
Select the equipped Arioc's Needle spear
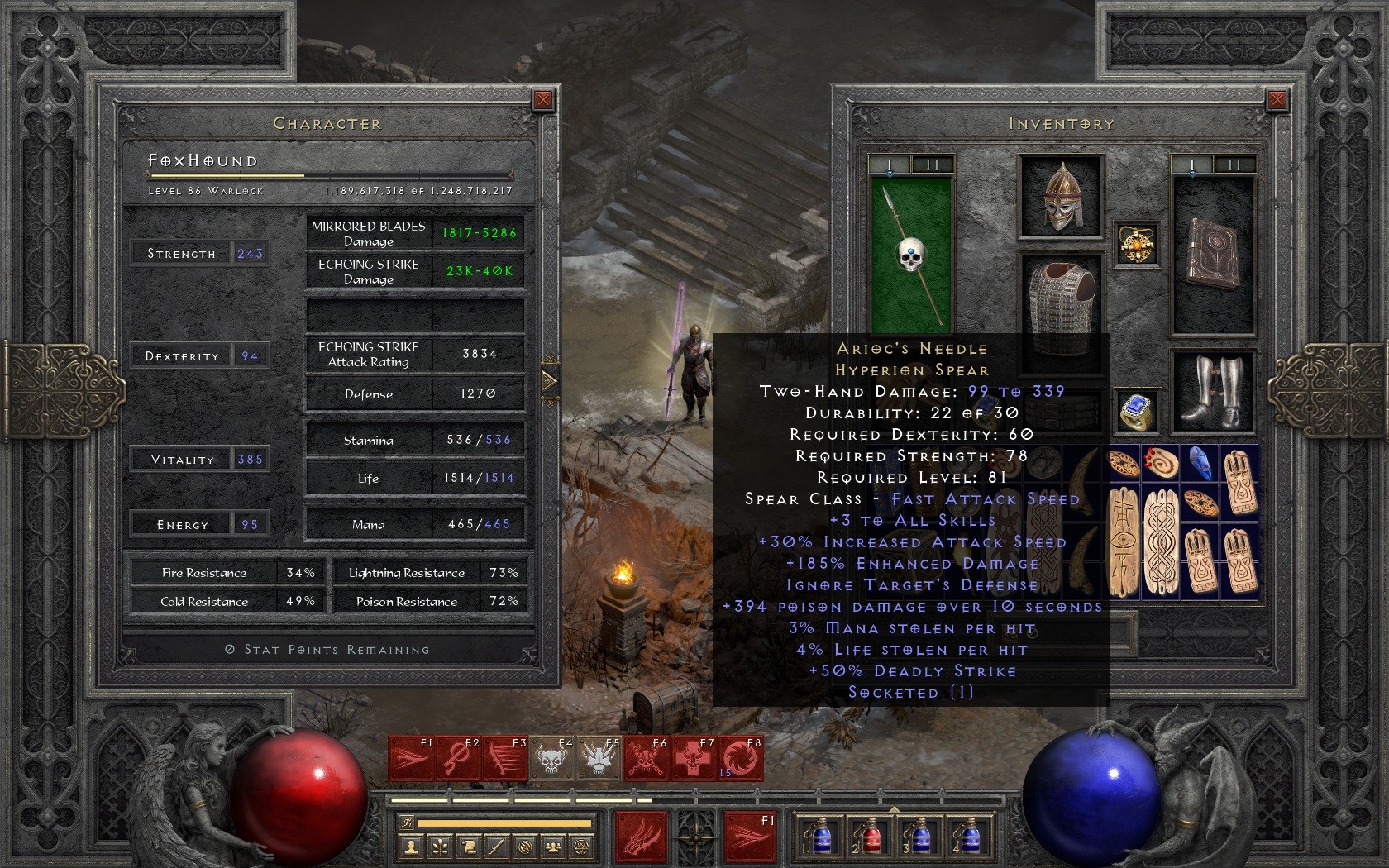tap(911, 255)
